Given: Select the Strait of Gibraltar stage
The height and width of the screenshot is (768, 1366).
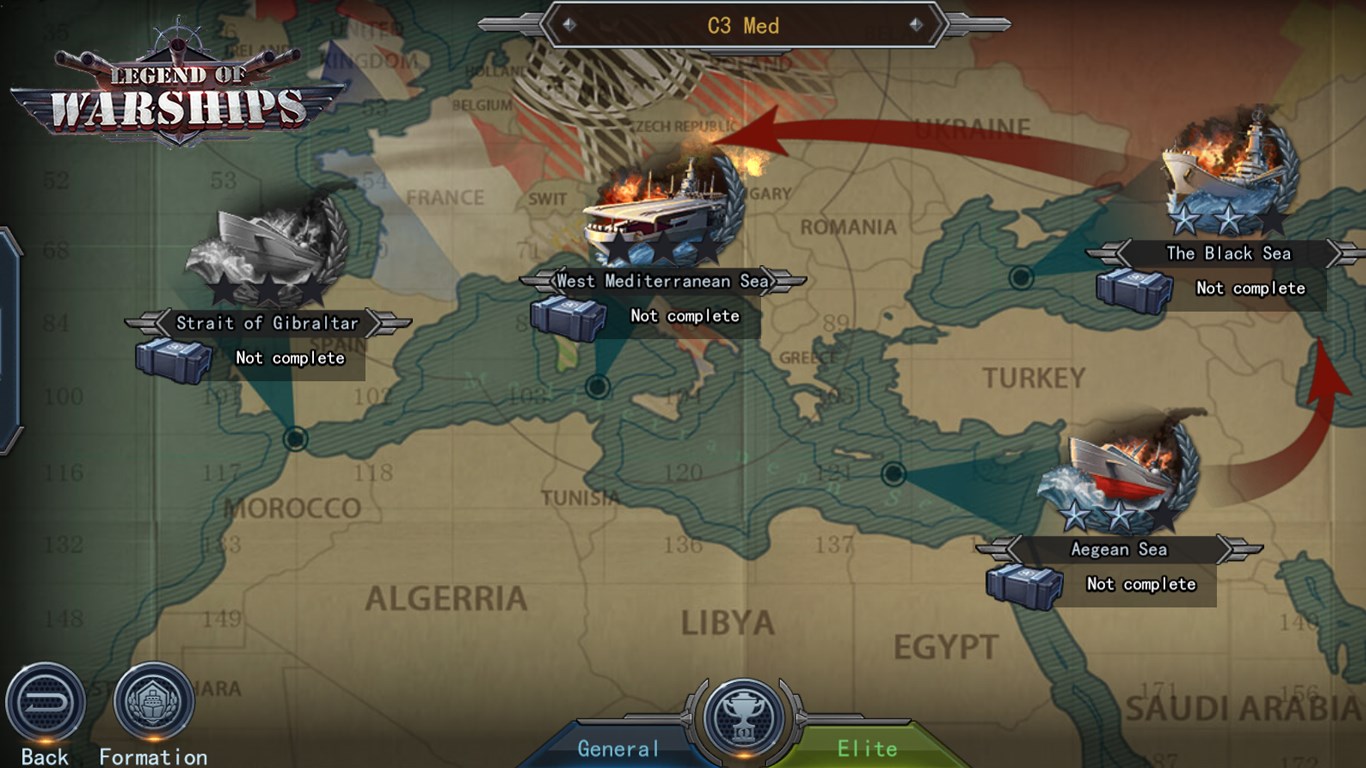Looking at the screenshot, I should (268, 250).
